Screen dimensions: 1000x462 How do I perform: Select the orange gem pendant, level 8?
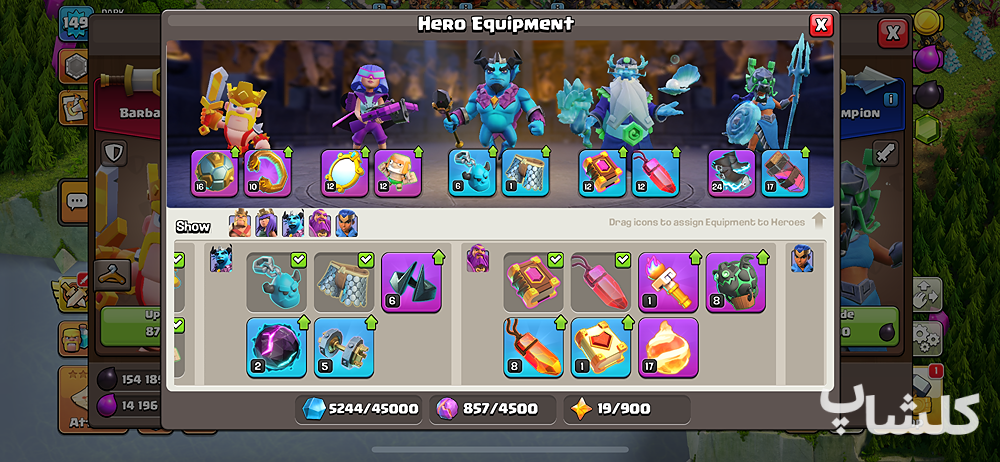tap(533, 347)
